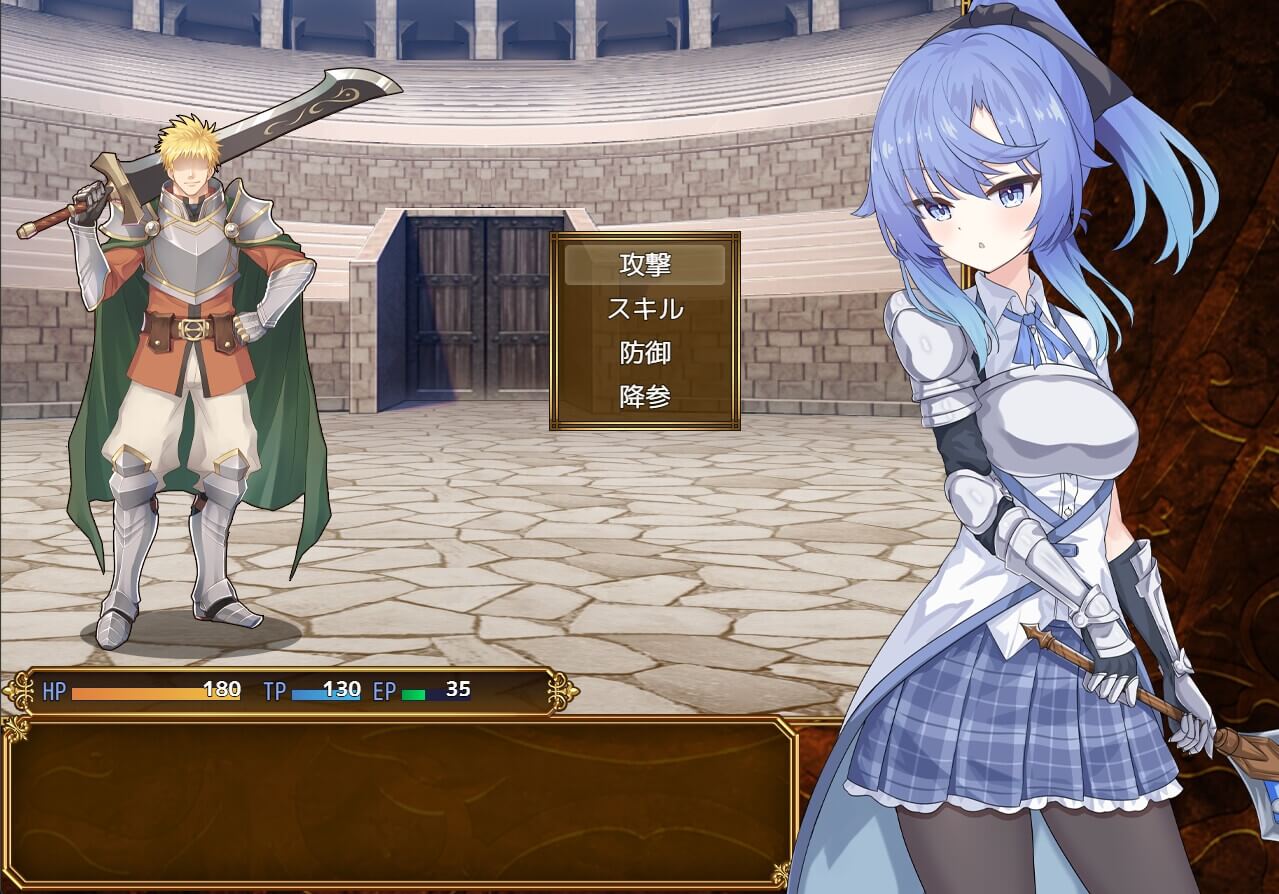Choose the 防御 defend command
This screenshot has height=894, width=1279.
tap(645, 353)
